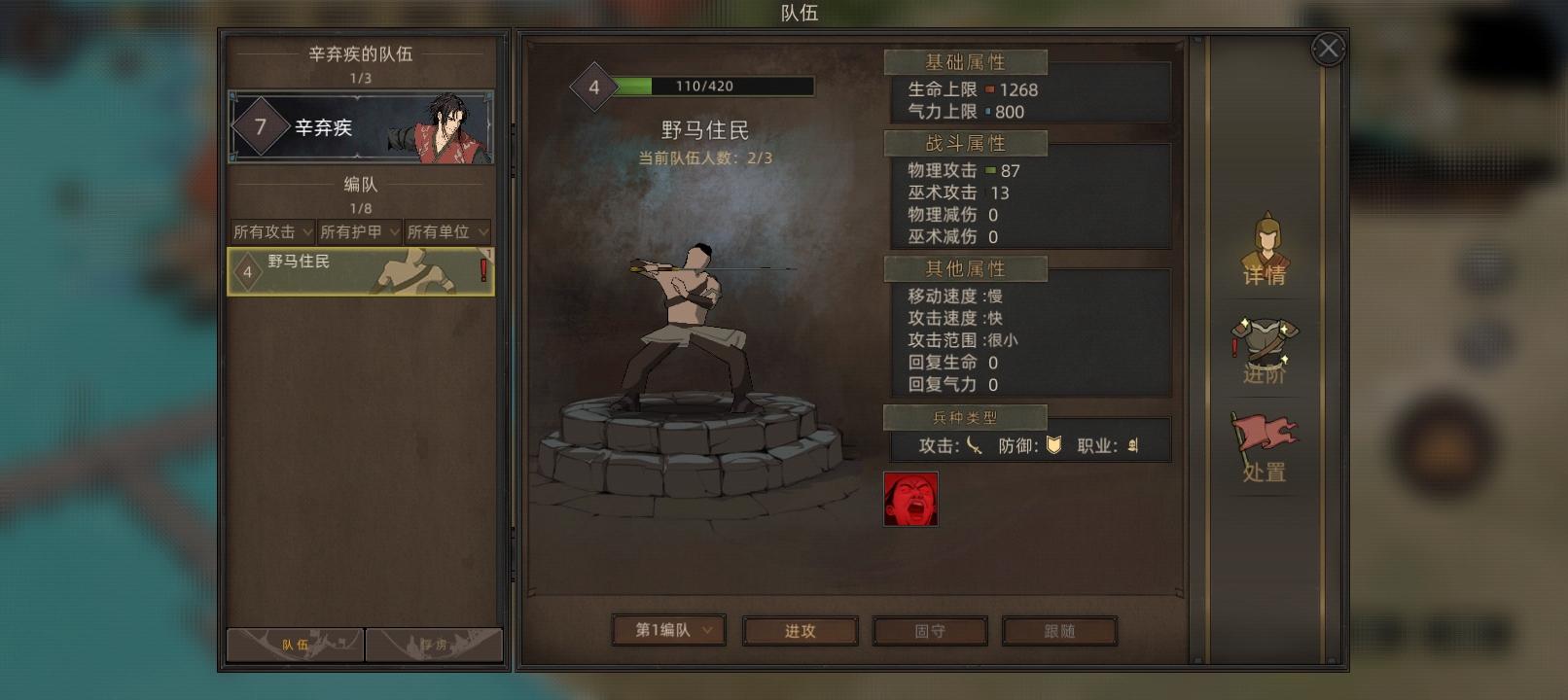Screen dimensions: 1568x700
Task: Click the red exclamation mark on 野马住民 row
Action: [481, 270]
